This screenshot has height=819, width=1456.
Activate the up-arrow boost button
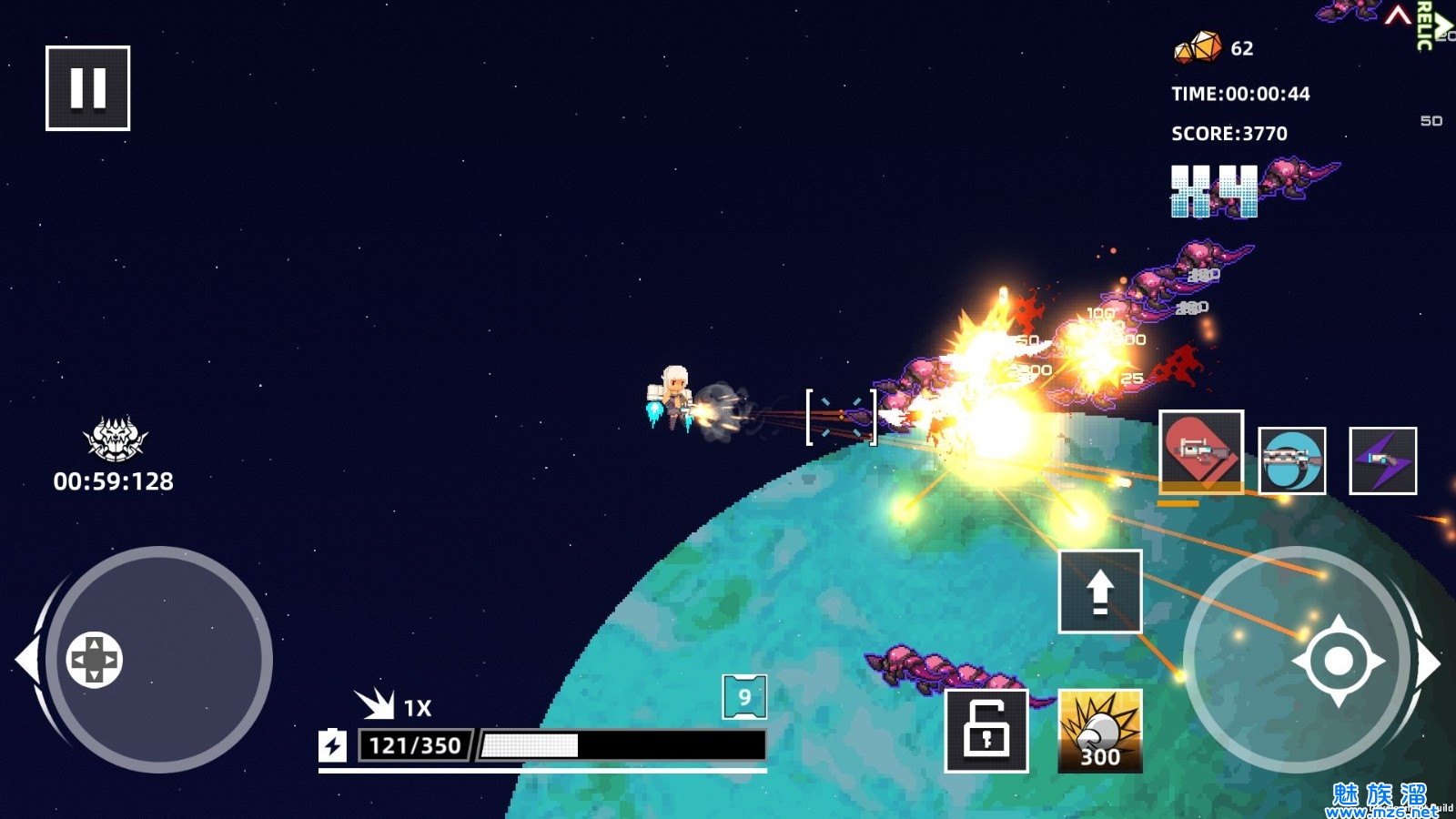click(1100, 591)
